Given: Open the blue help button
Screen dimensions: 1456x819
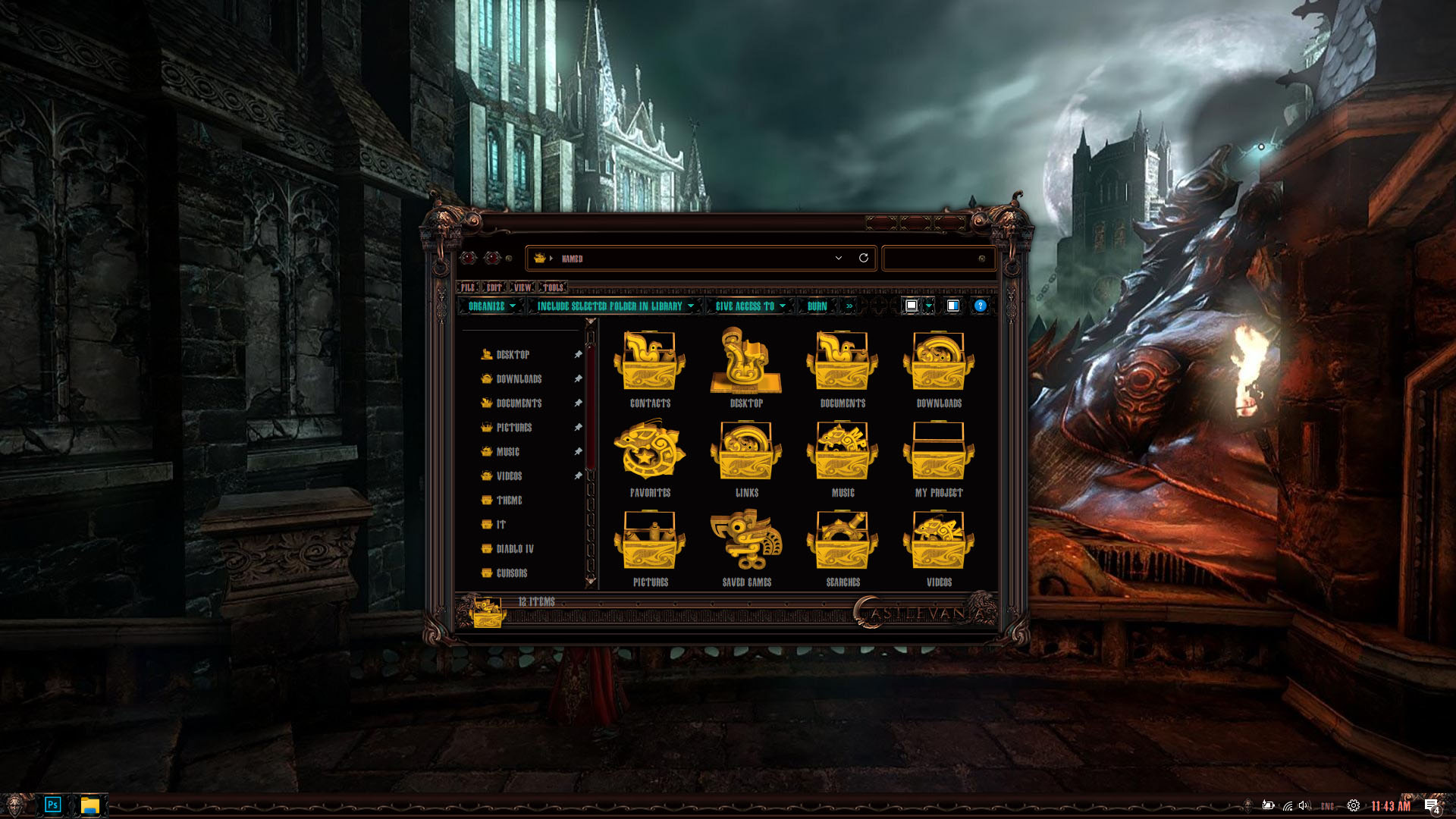Looking at the screenshot, I should [980, 306].
